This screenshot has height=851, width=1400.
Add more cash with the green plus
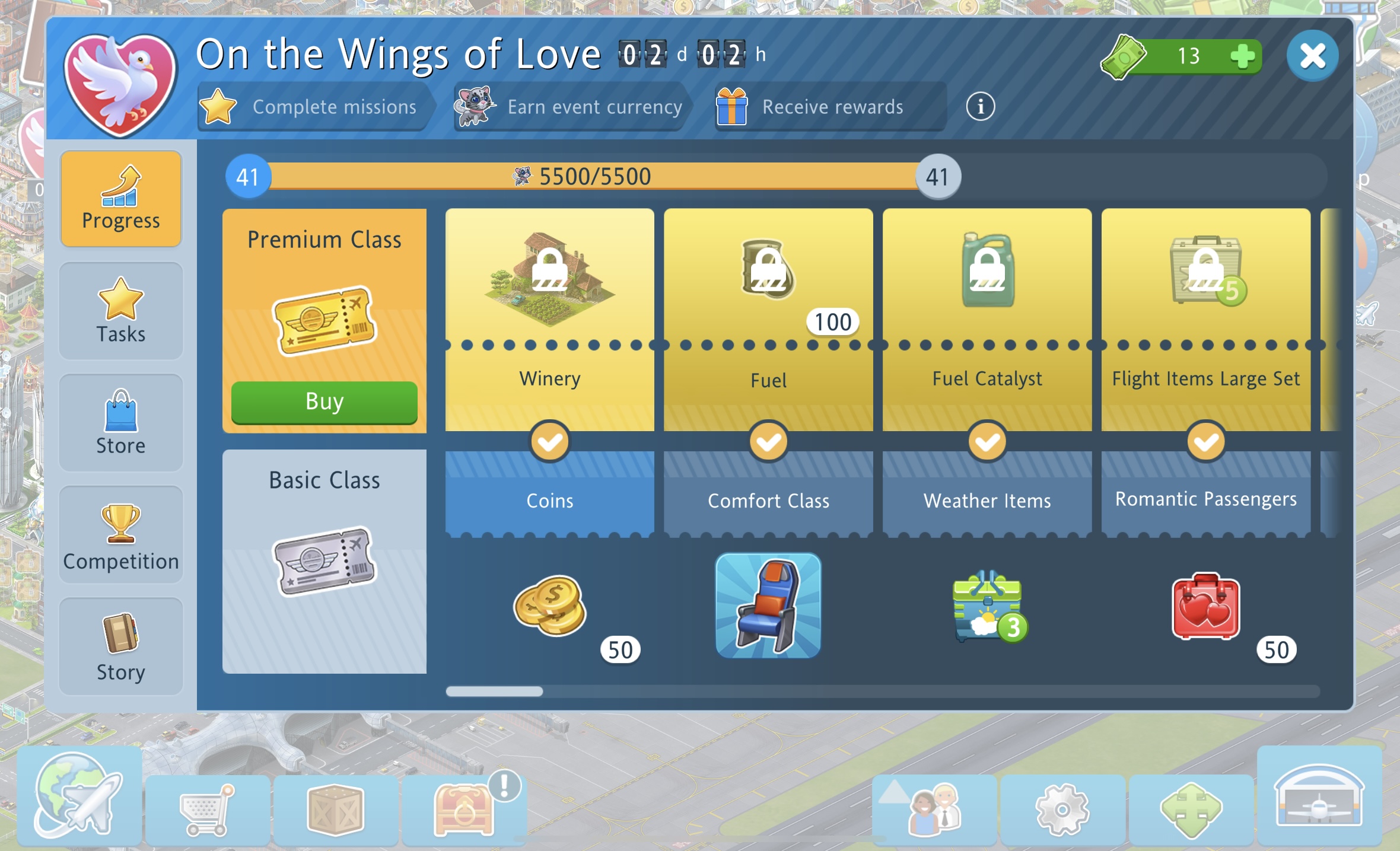tap(1242, 57)
